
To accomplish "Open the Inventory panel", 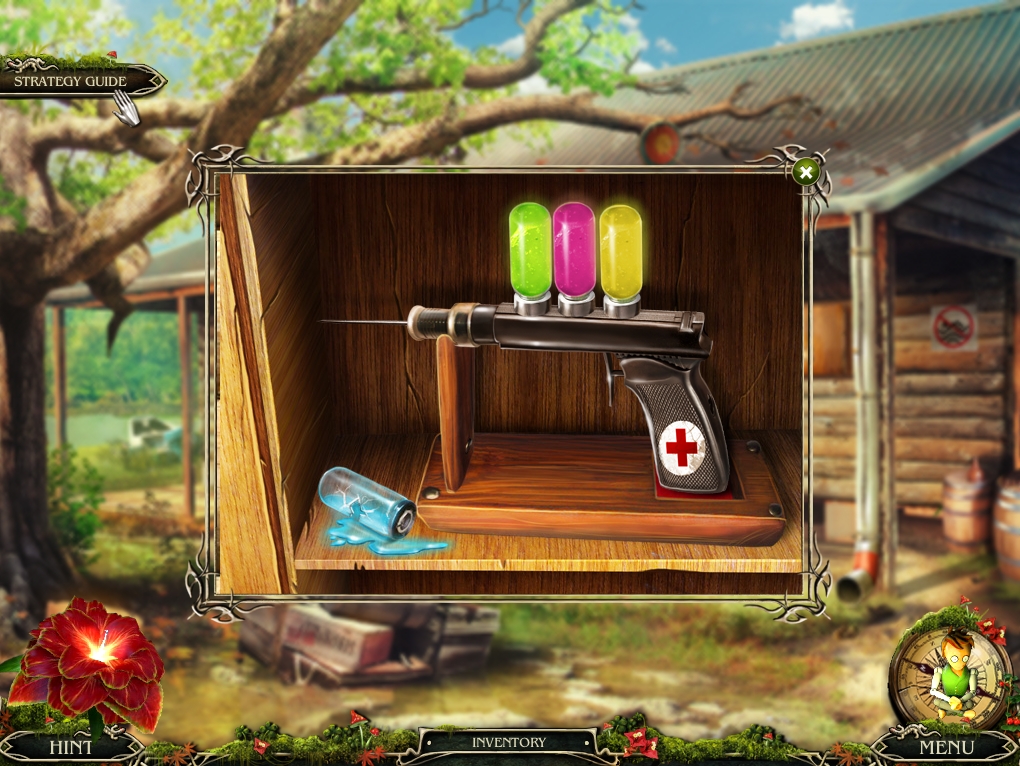I will [x=509, y=743].
